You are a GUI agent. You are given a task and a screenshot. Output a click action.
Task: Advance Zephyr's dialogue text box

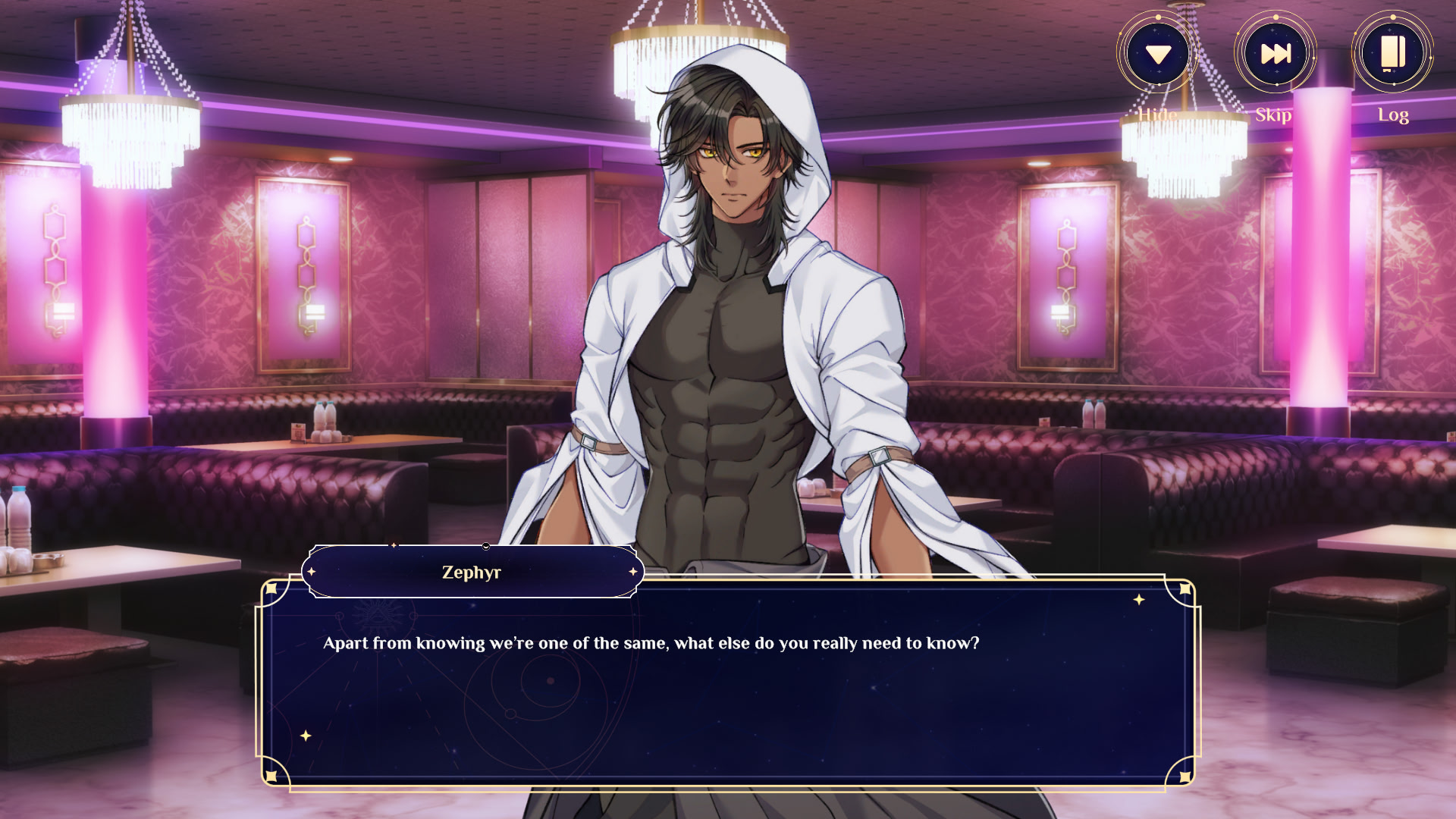pos(728,682)
